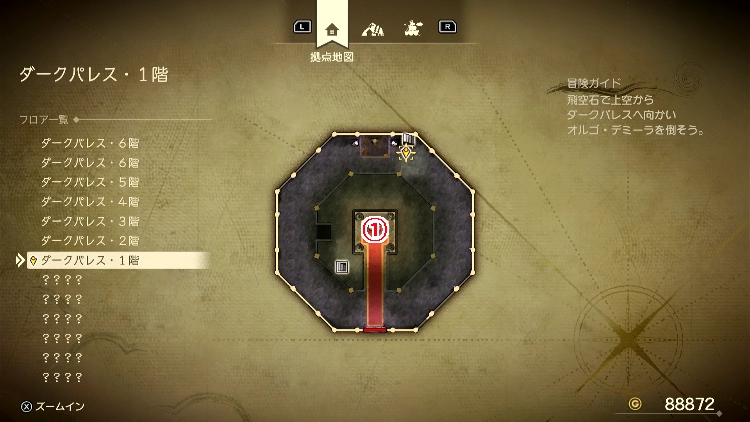This screenshot has height=422, width=750.
Task: Click the red number 1 map marker
Action: point(375,230)
